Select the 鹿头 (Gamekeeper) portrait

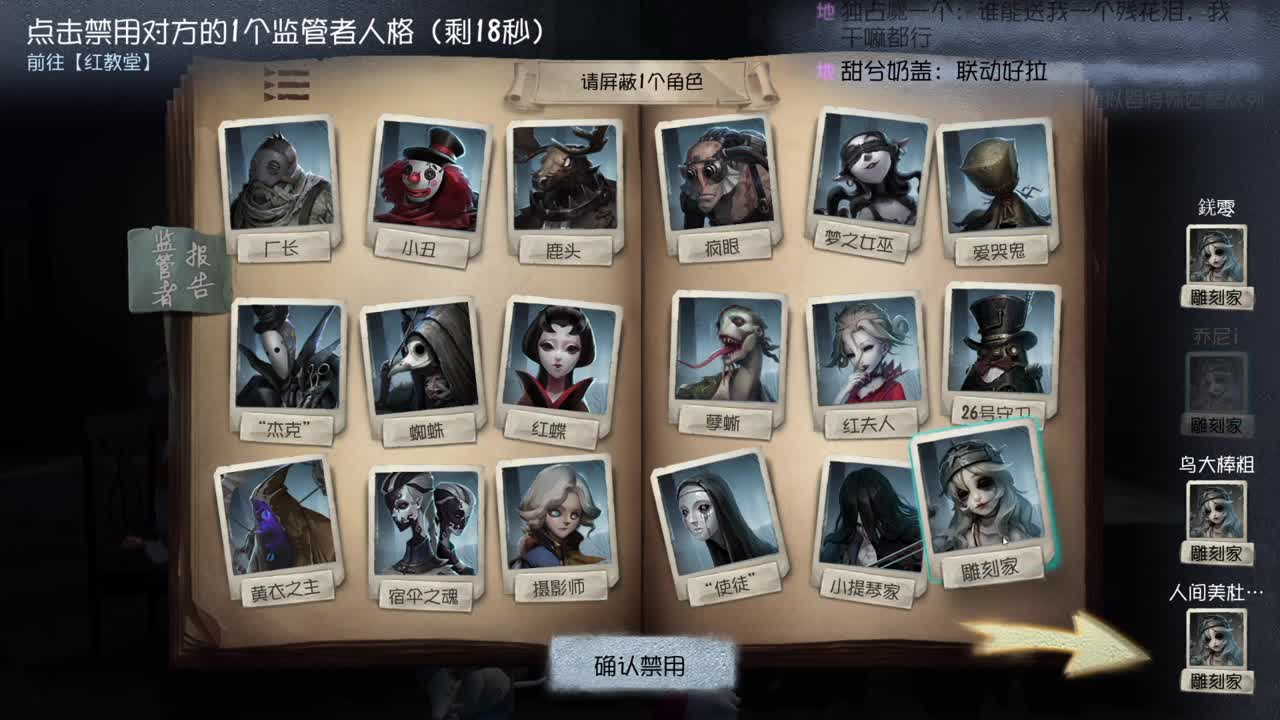click(565, 180)
